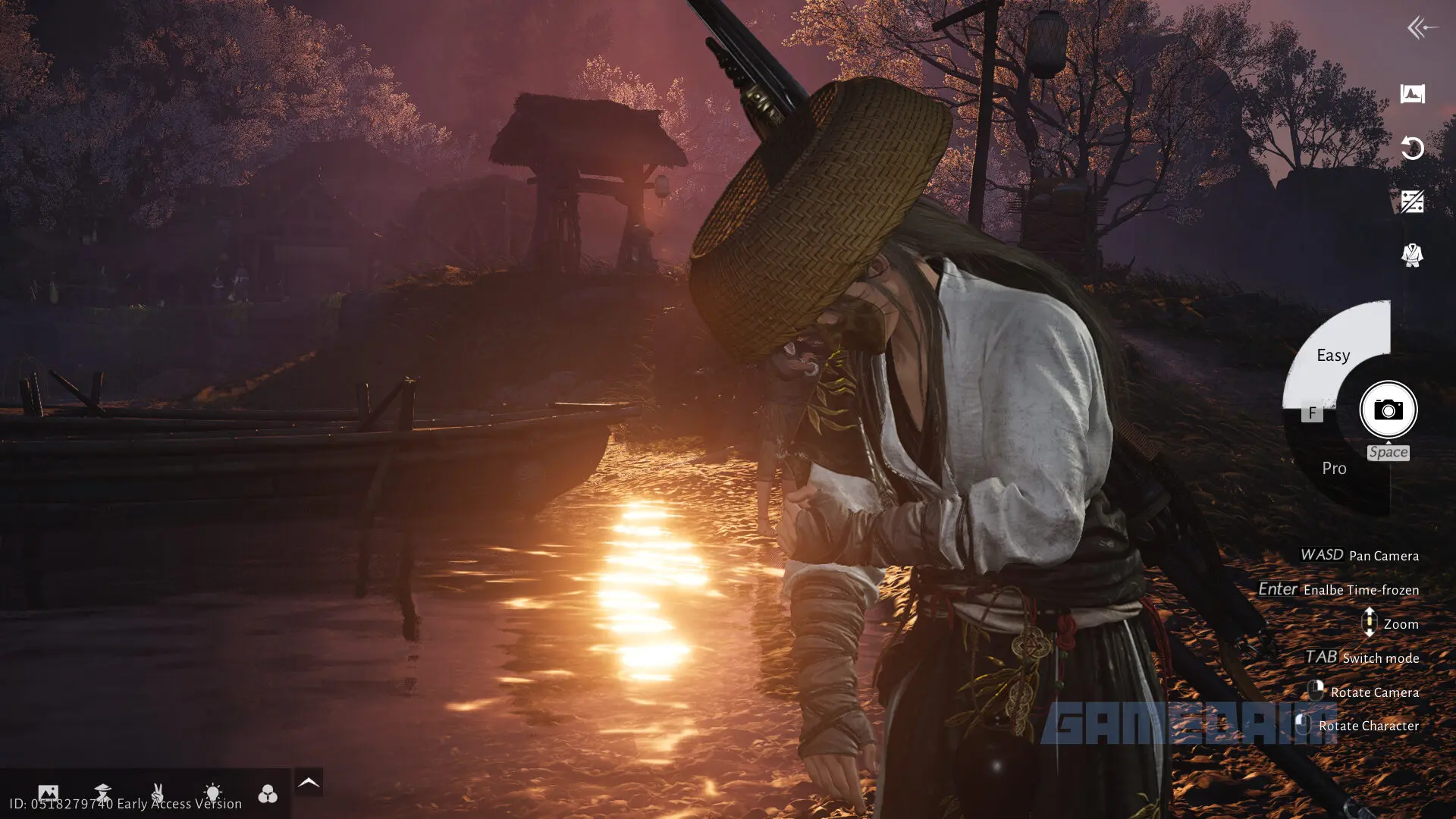
Task: Switch capture mode to Easy
Action: click(x=1333, y=355)
